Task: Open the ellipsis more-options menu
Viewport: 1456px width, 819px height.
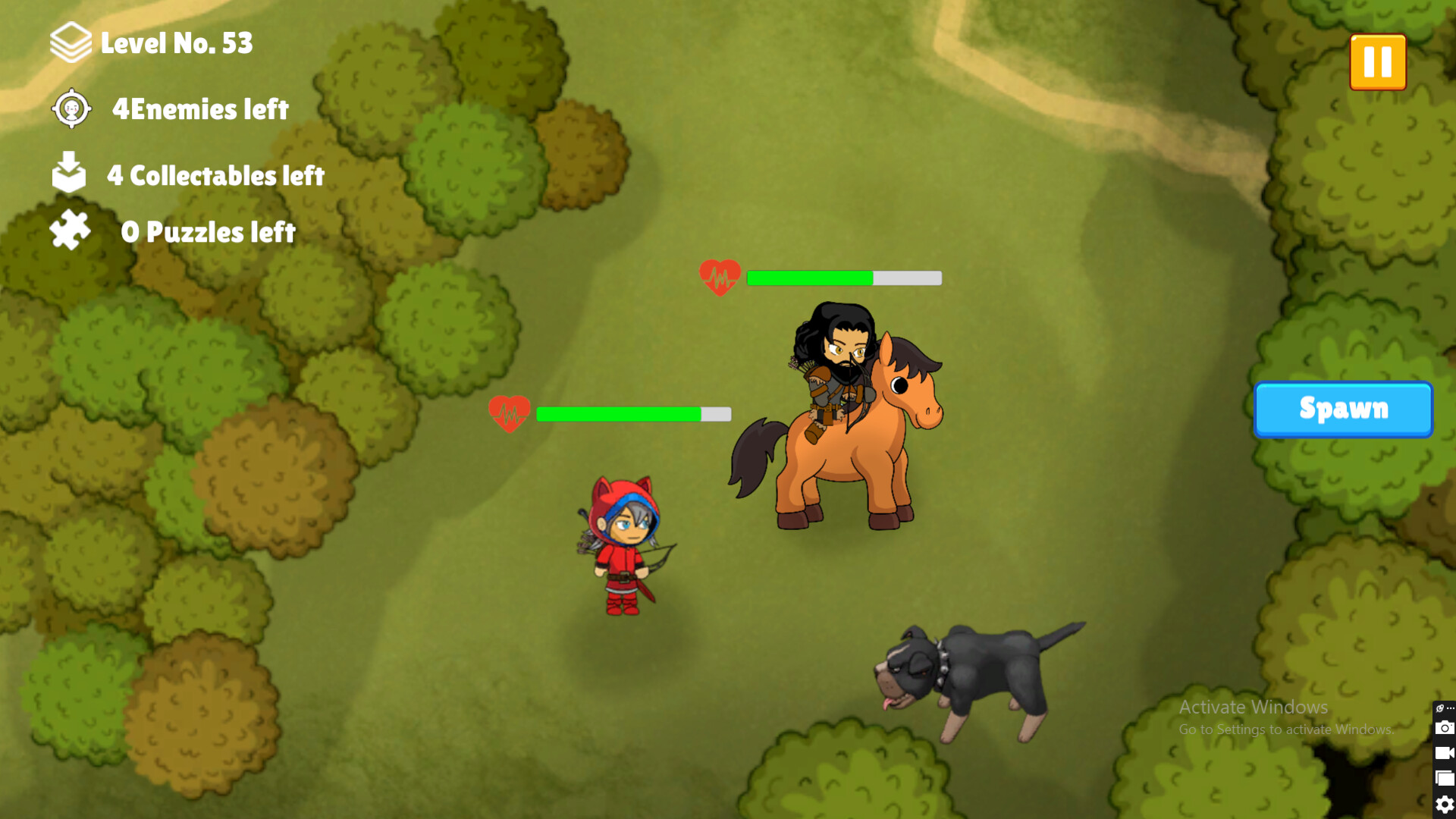Action: 1451,708
